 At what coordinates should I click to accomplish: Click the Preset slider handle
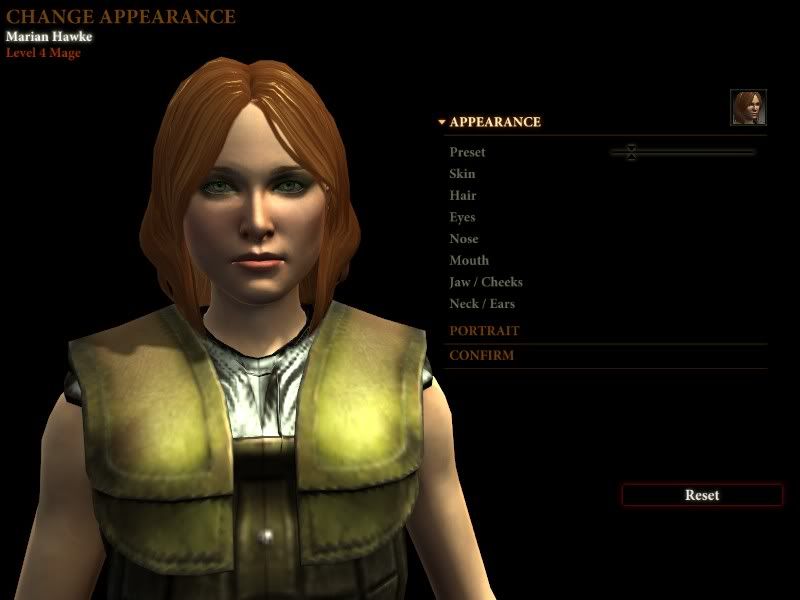pyautogui.click(x=631, y=152)
